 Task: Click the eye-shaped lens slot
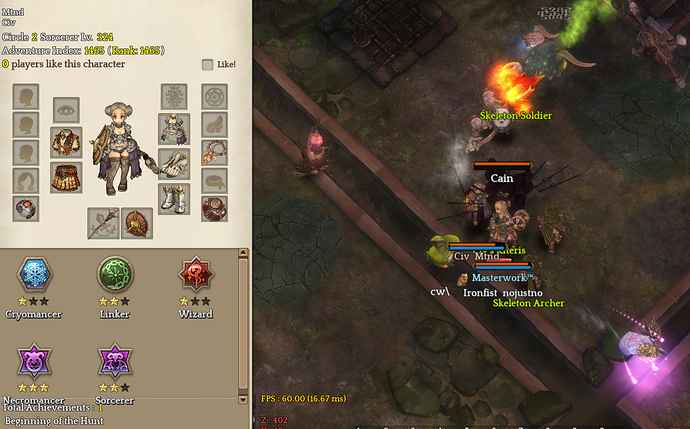point(66,108)
